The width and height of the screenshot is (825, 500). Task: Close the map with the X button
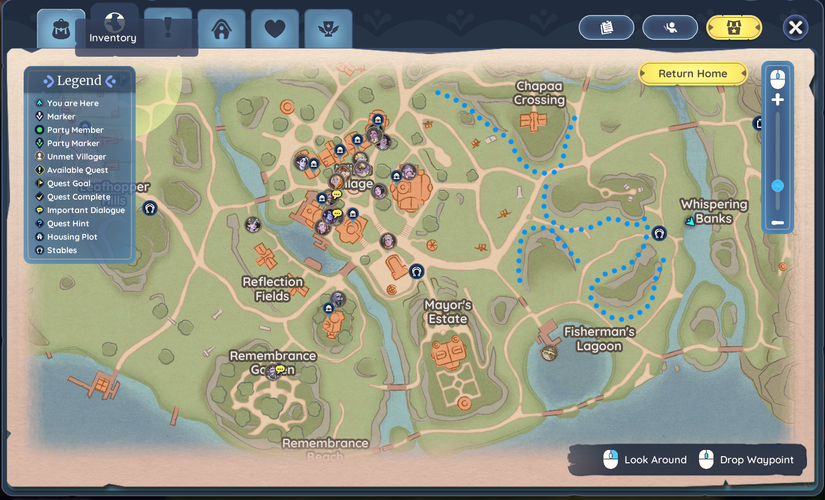click(x=795, y=28)
